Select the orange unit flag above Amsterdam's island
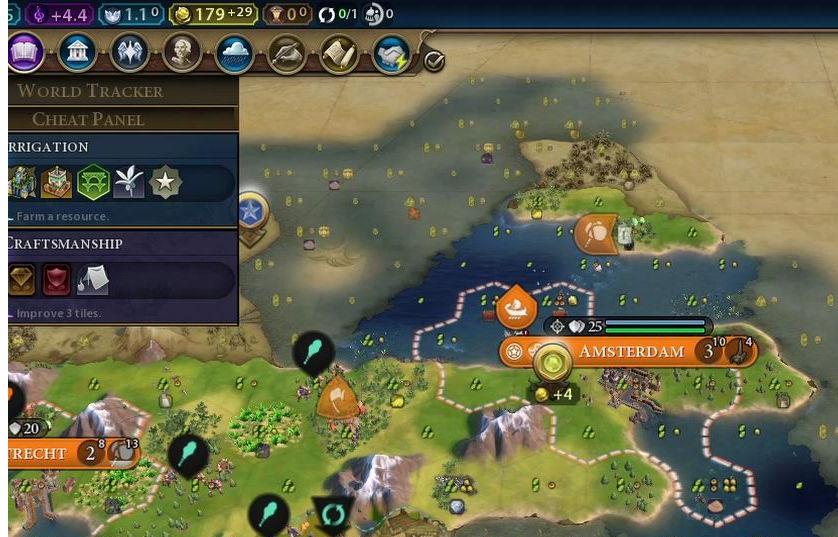The height and width of the screenshot is (537, 838). tap(595, 234)
